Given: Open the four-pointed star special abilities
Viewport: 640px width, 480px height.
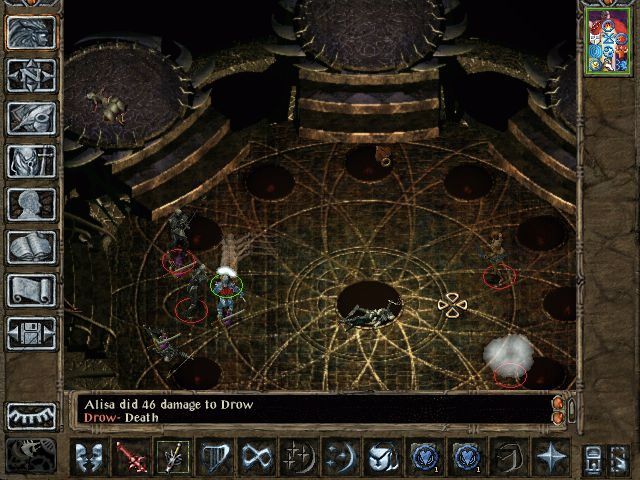Looking at the screenshot, I should [551, 457].
